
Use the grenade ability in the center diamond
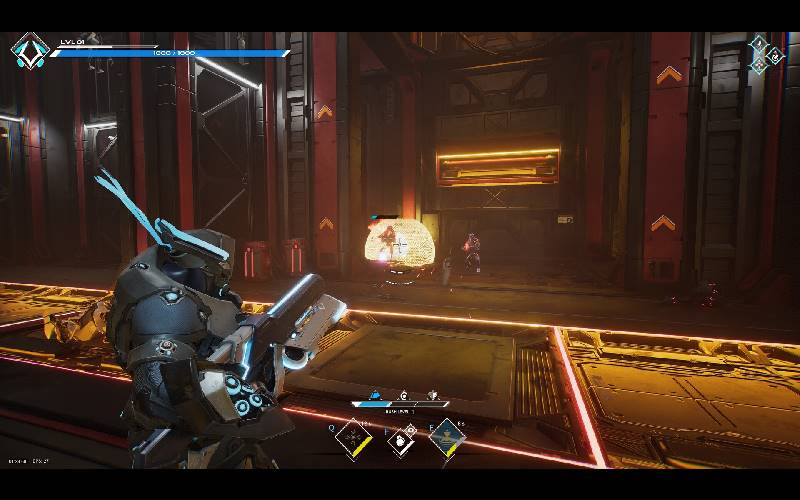pyautogui.click(x=401, y=440)
